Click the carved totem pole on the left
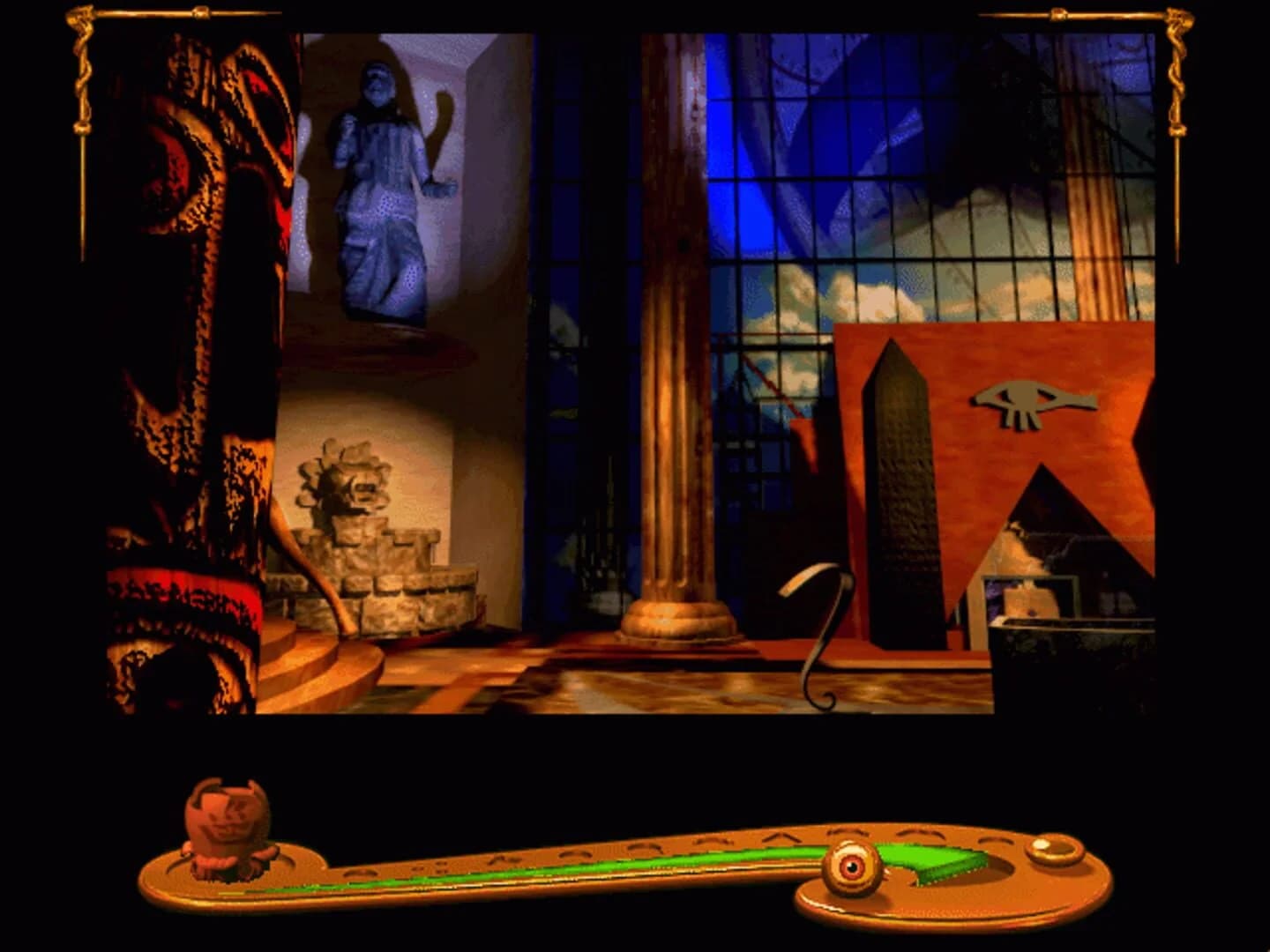 coord(190,353)
